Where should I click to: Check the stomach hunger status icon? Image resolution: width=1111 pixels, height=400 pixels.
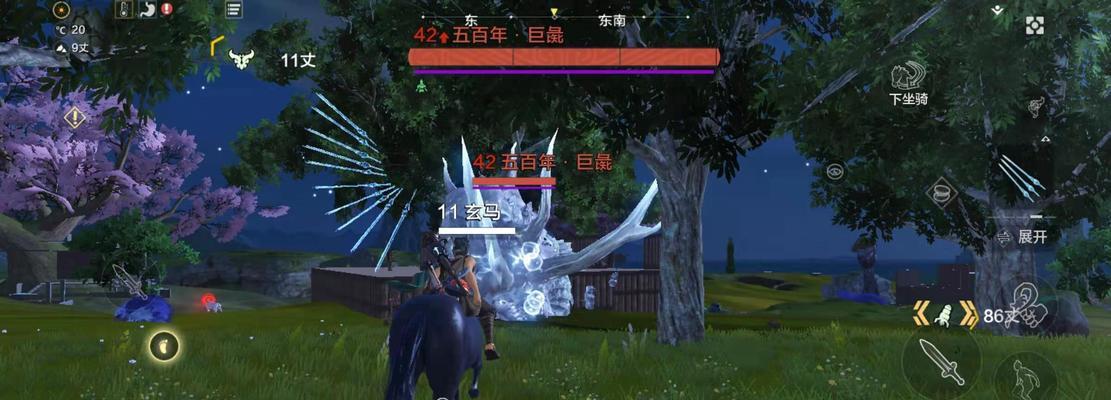146,9
